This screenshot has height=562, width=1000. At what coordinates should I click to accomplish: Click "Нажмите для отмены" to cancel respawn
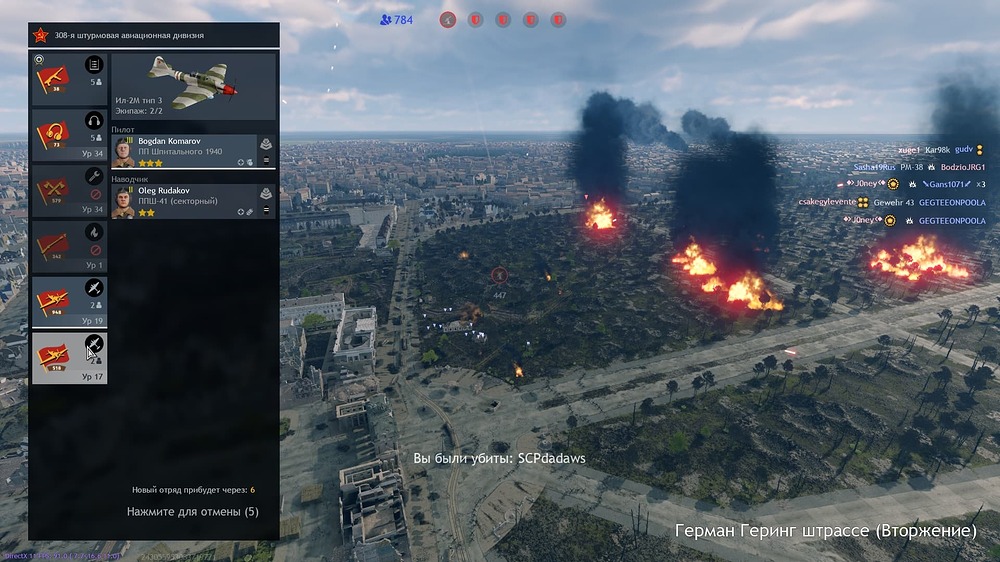click(192, 511)
